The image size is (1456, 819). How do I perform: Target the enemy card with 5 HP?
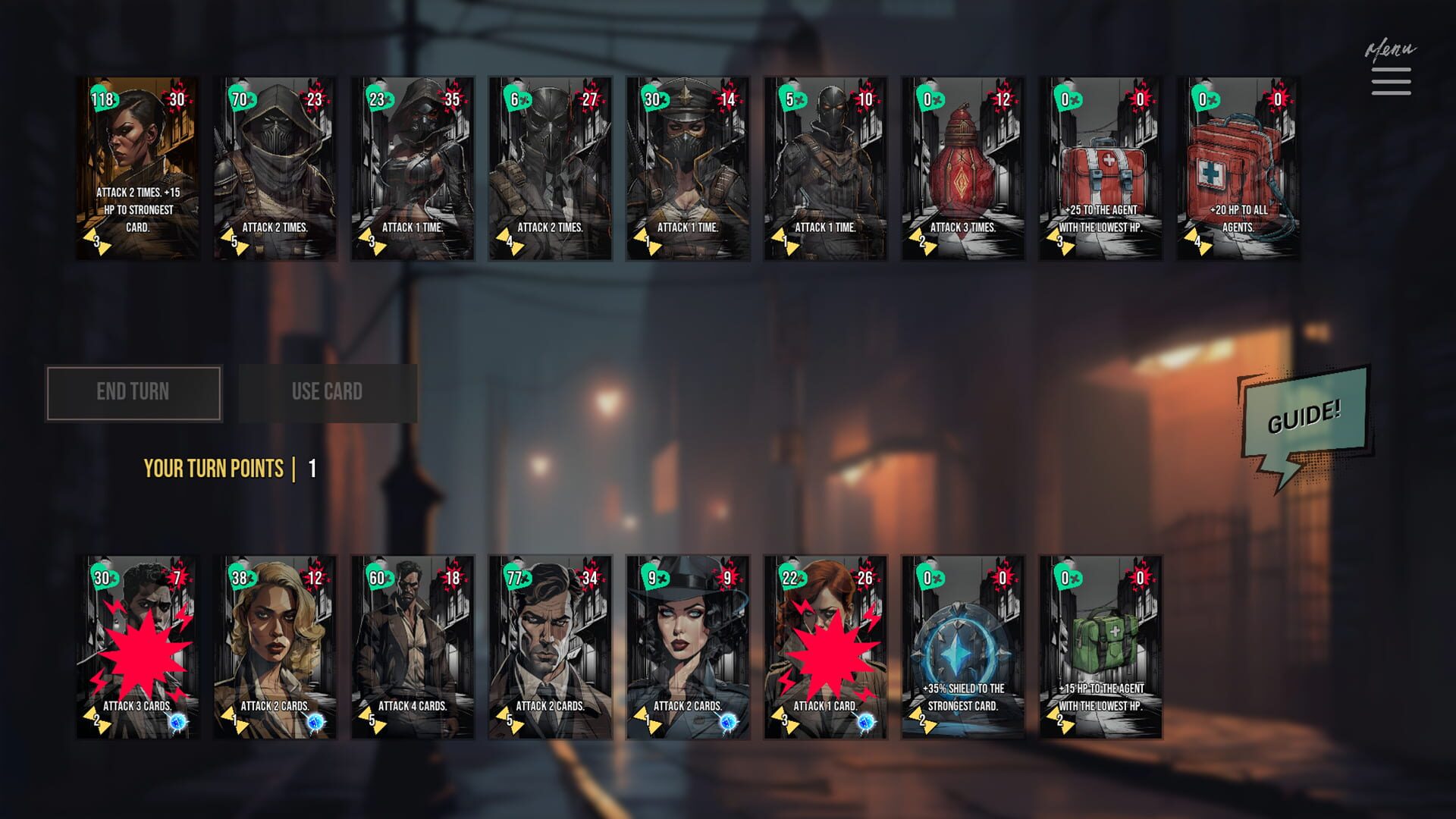point(826,168)
